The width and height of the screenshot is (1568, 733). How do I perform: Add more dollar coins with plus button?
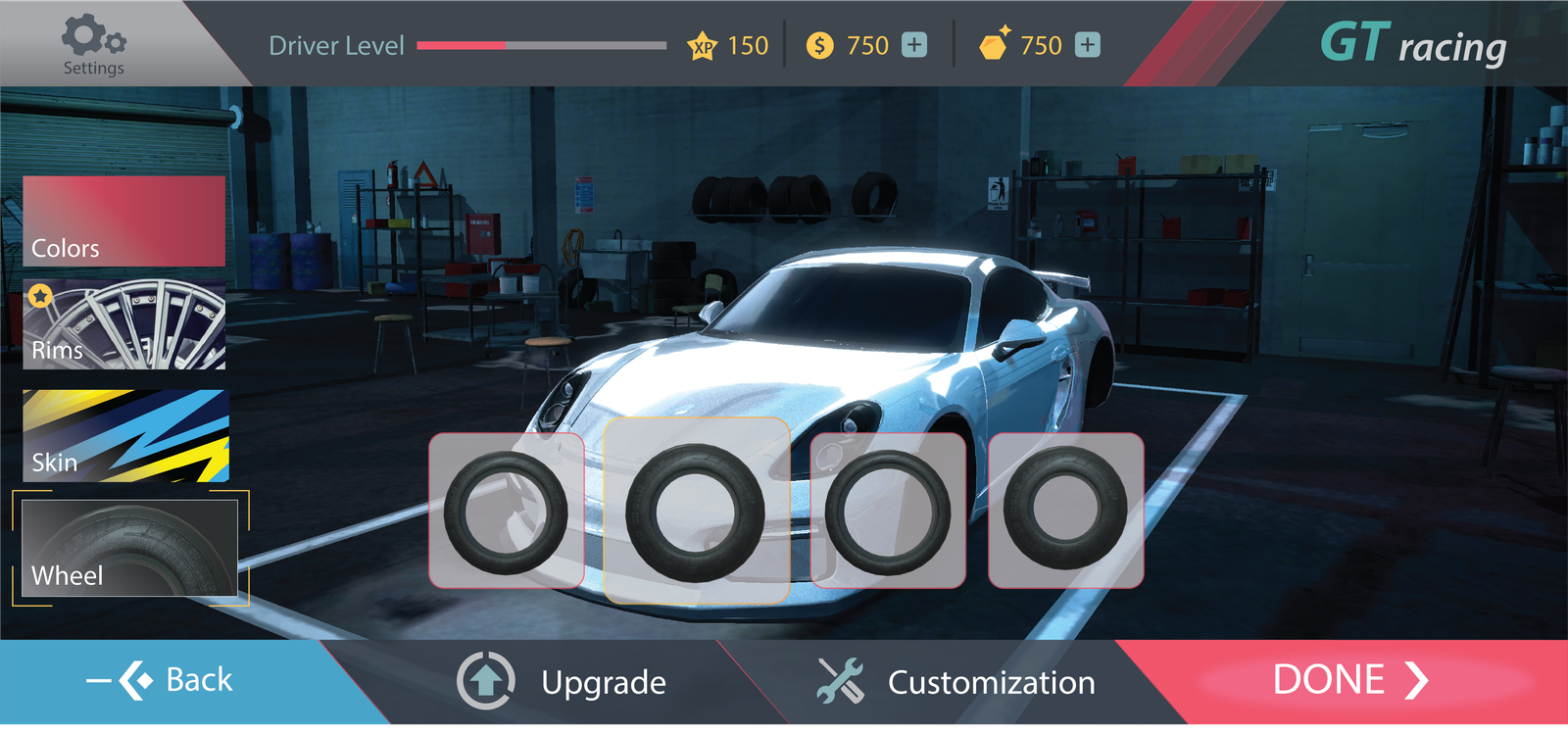[914, 45]
